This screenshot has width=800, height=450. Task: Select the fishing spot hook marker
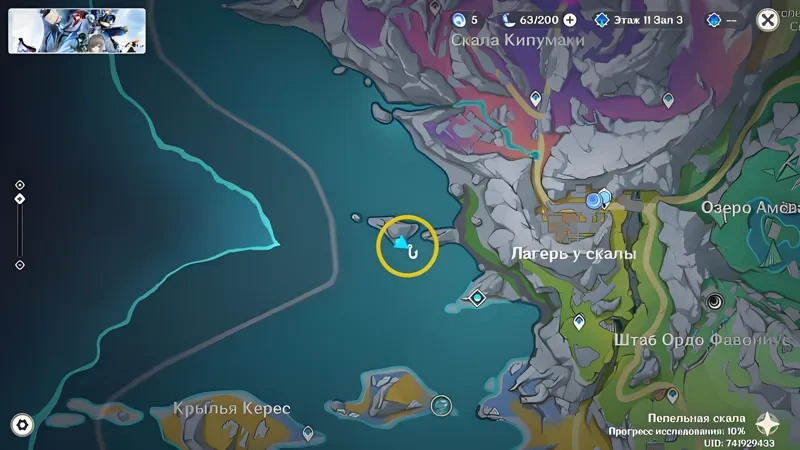(411, 252)
